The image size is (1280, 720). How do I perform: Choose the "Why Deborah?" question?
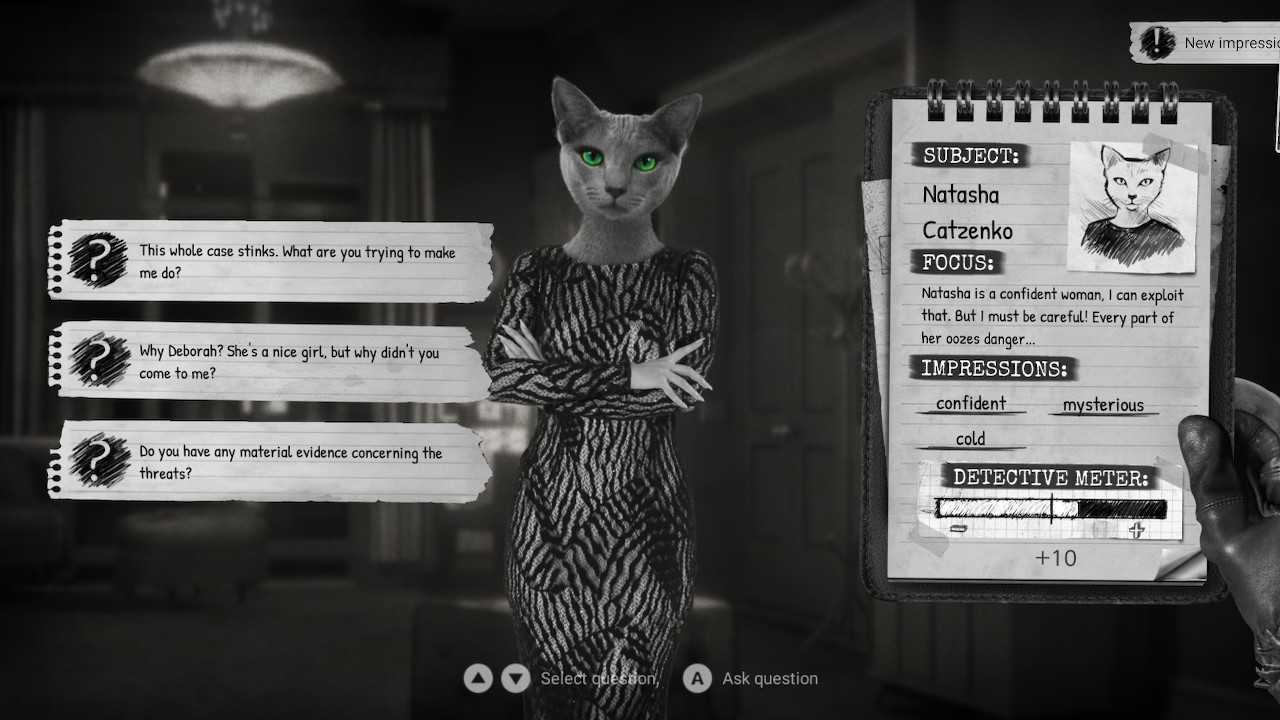[271, 362]
